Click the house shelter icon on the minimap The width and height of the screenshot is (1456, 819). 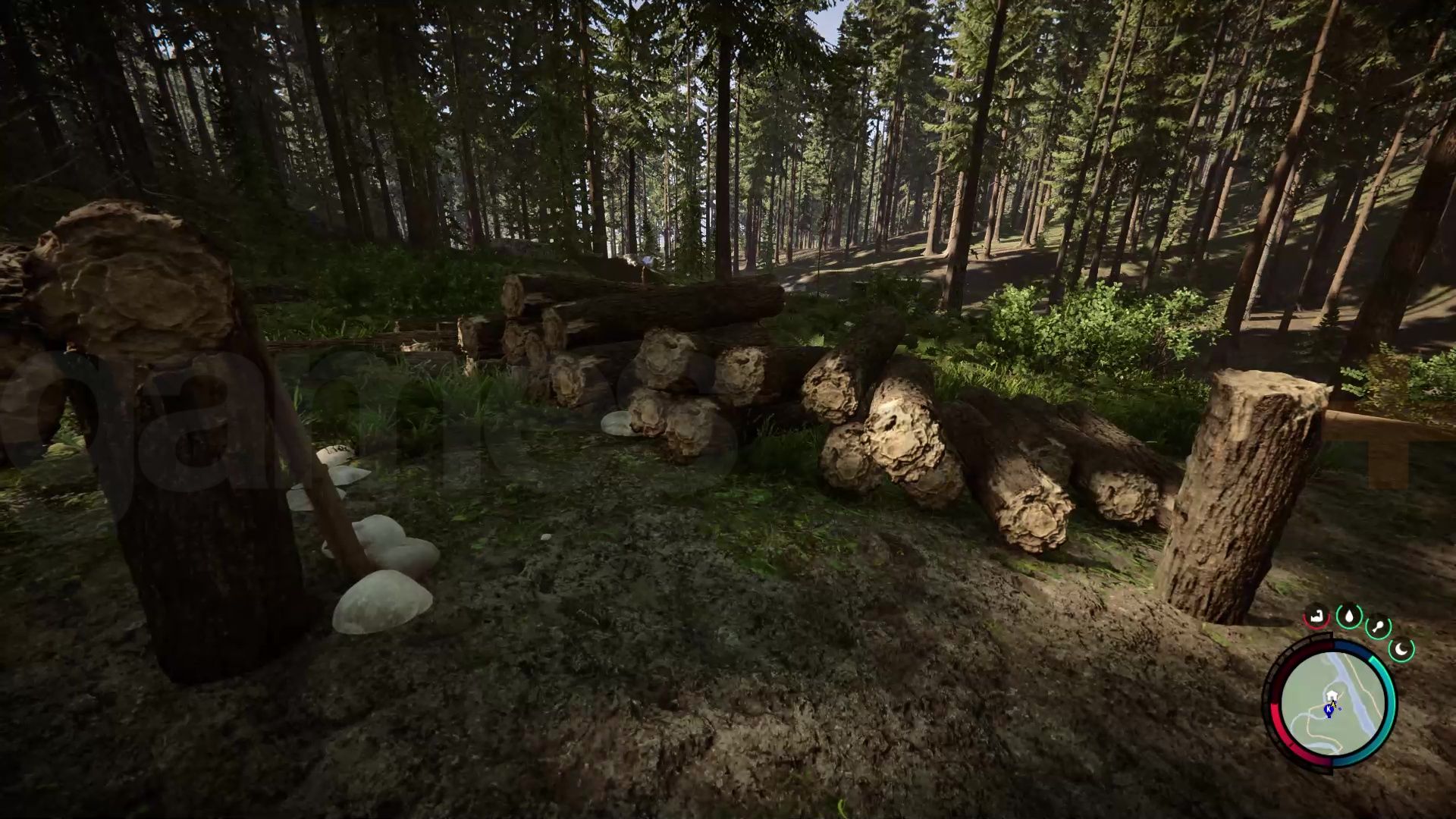coord(1332,694)
